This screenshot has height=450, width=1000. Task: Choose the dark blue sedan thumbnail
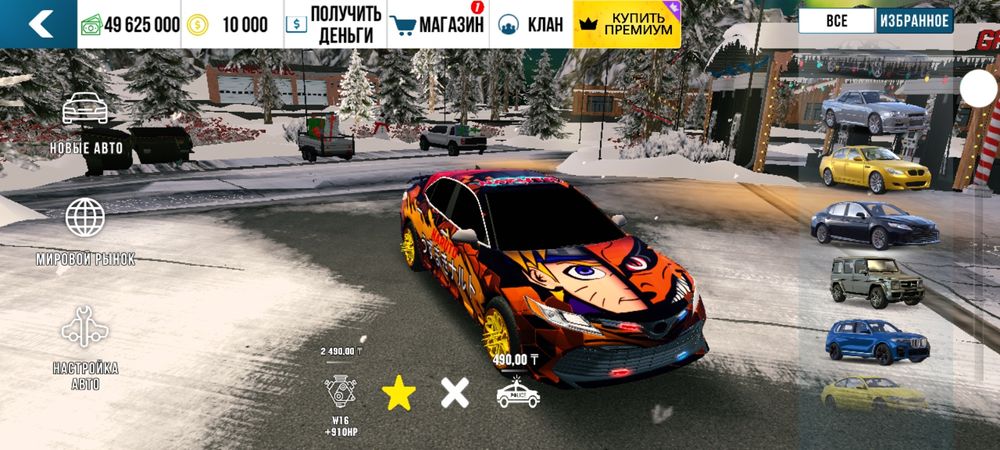tap(873, 225)
